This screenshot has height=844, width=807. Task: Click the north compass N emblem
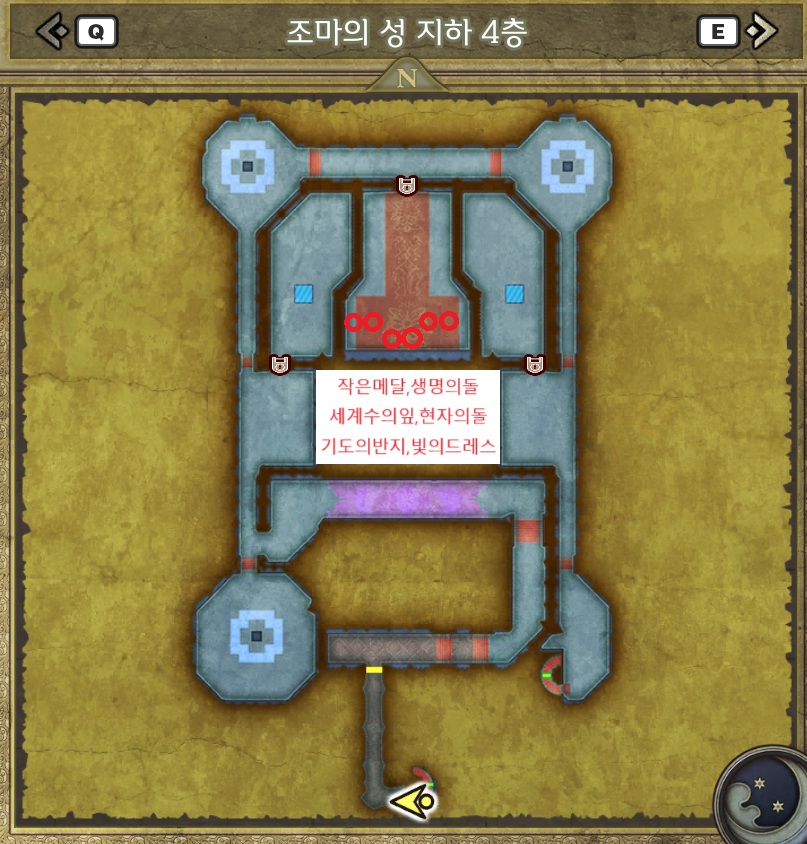tap(406, 78)
